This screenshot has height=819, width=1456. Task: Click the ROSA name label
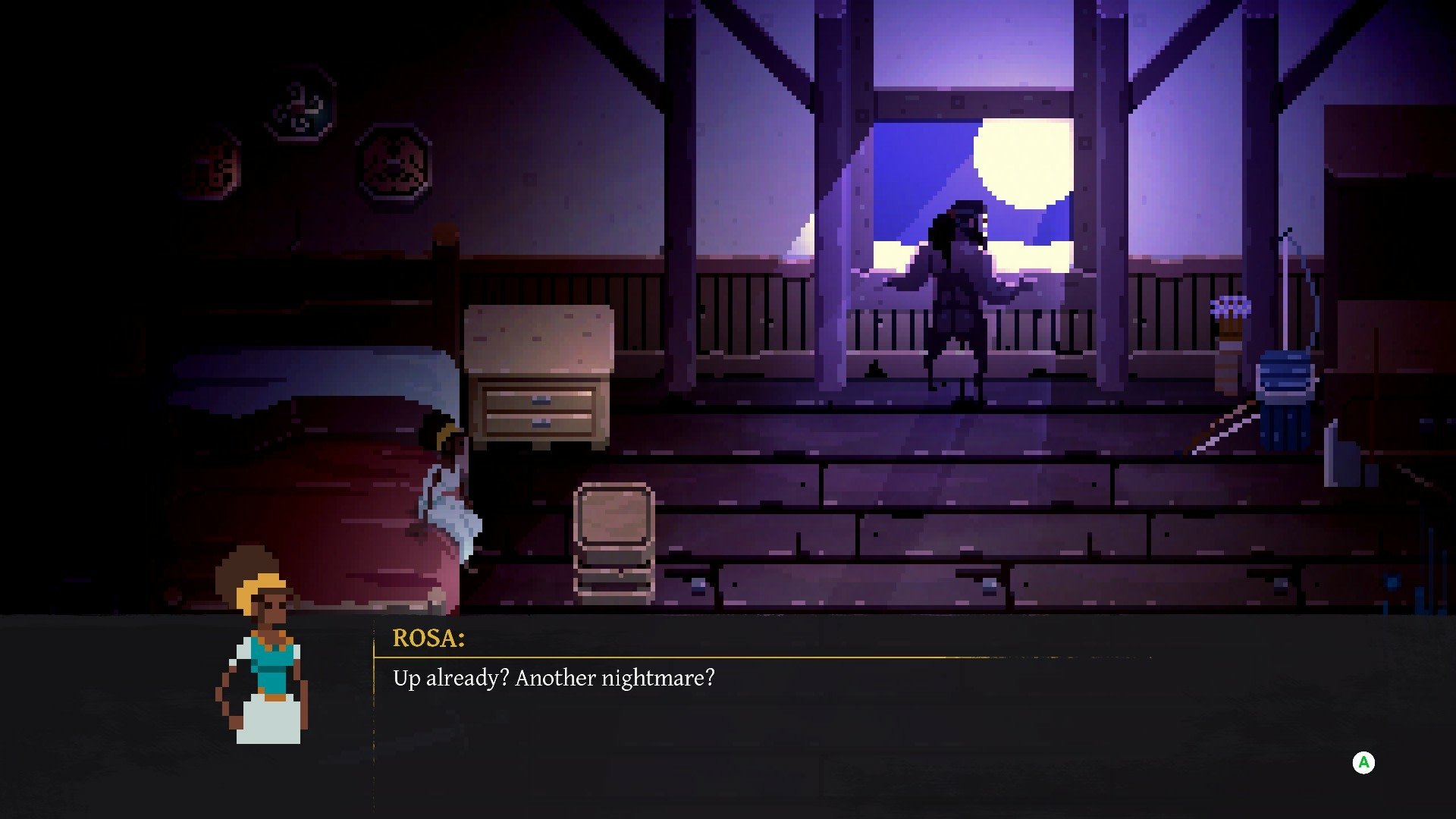coord(428,639)
